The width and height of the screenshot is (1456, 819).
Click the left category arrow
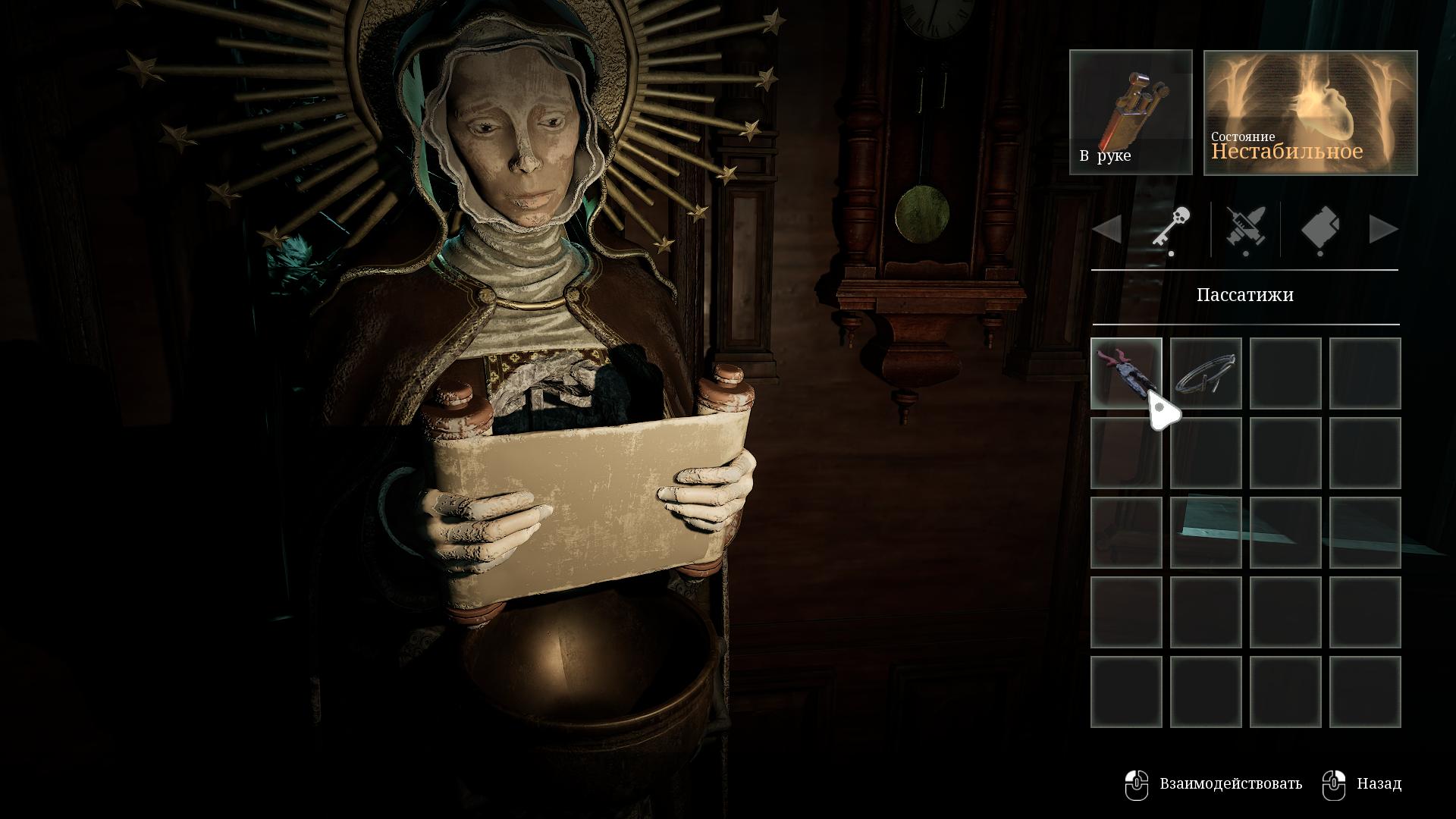(1107, 229)
